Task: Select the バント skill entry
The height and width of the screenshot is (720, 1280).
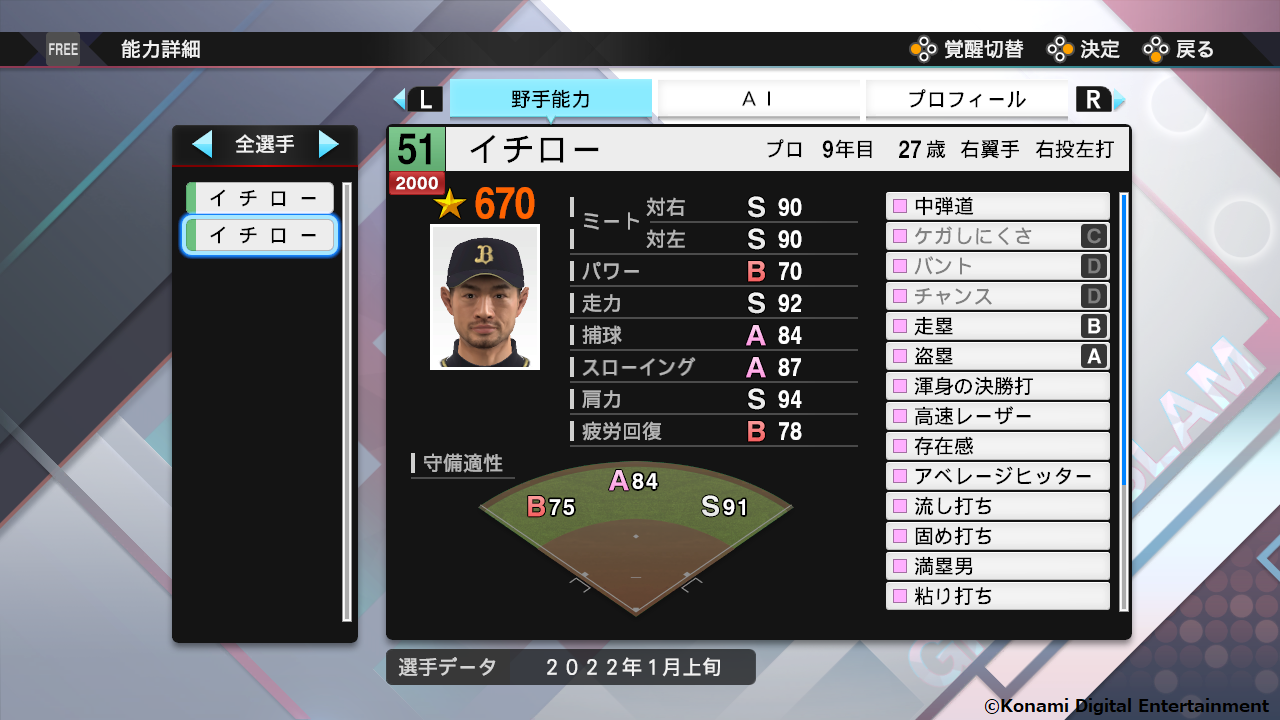Action: [x=997, y=266]
